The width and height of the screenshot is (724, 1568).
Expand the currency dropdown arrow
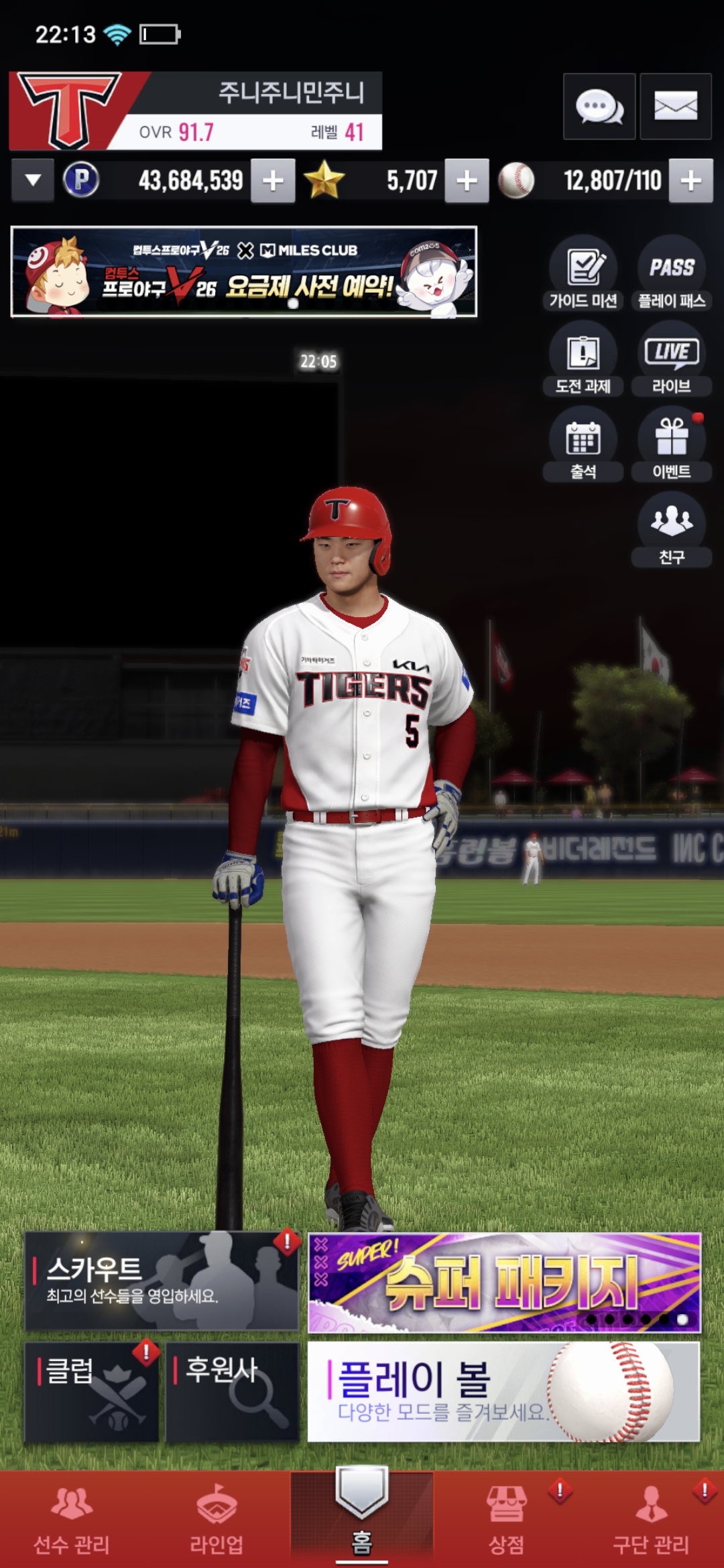click(x=33, y=180)
